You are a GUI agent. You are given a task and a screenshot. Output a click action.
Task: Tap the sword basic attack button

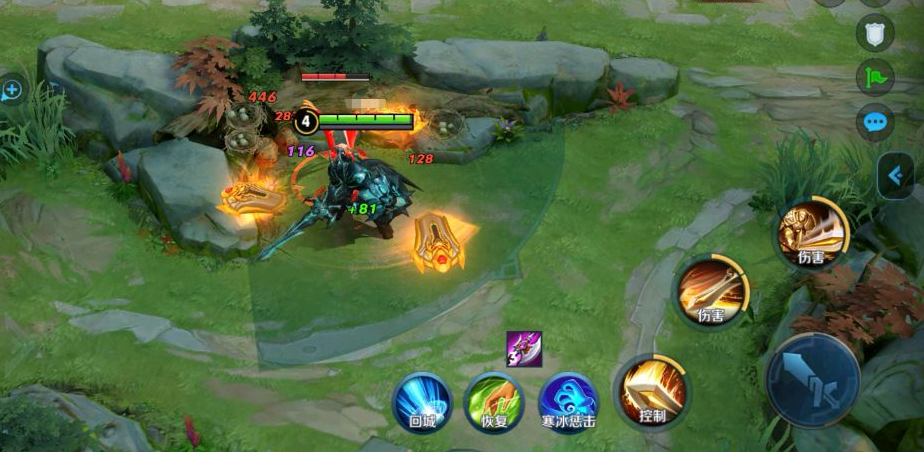tap(812, 380)
